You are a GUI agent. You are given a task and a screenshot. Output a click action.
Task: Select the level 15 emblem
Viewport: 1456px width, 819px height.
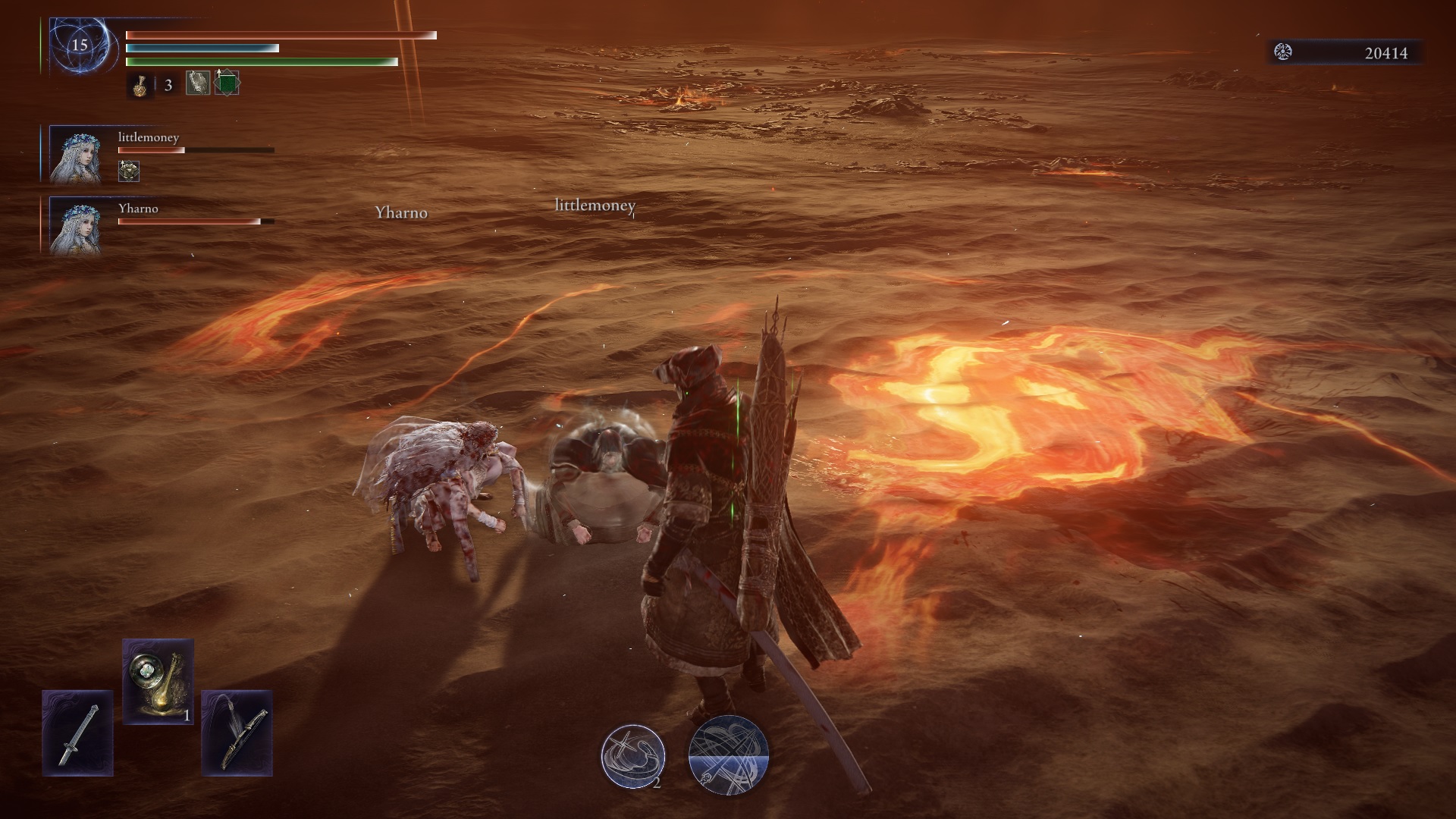coord(79,45)
